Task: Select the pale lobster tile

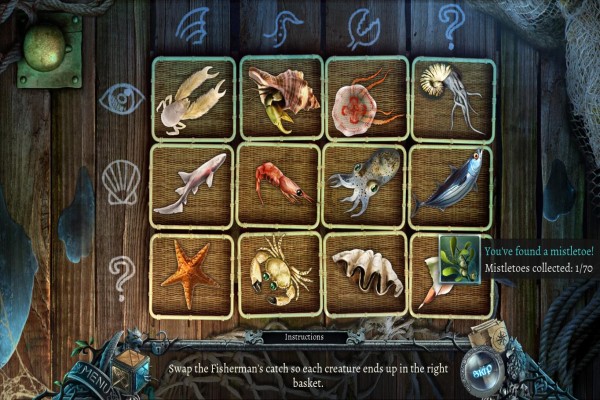Action: [193, 98]
